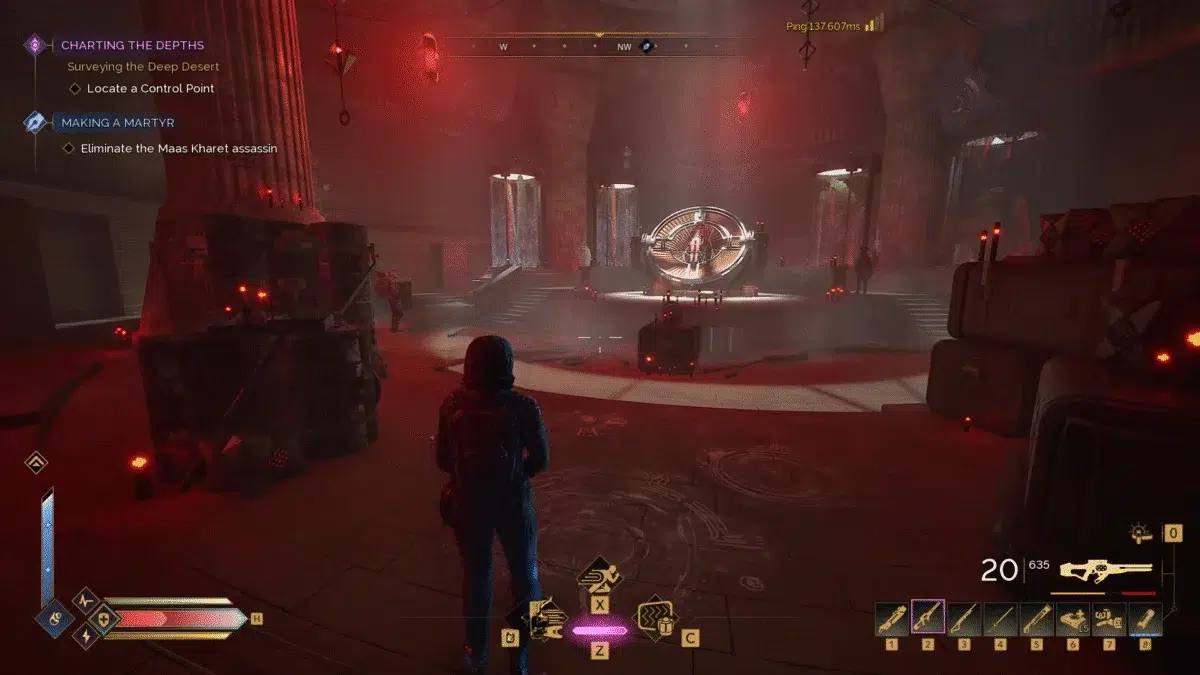Click the heartbeat pulse diamond icon
The width and height of the screenshot is (1200, 675).
tap(85, 600)
